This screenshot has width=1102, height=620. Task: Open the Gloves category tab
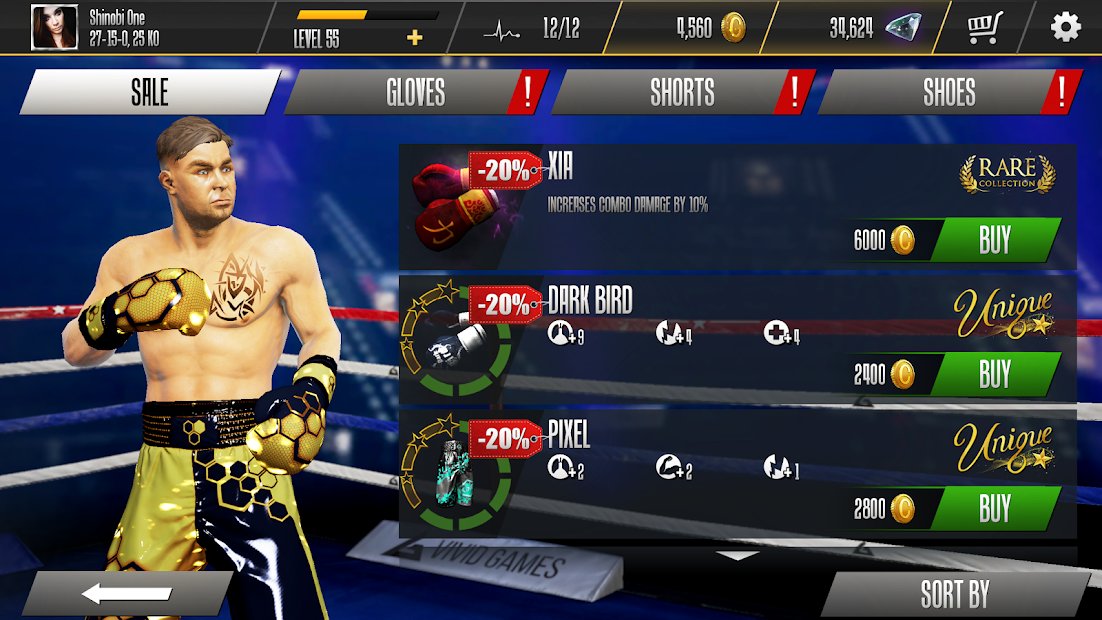(x=415, y=93)
